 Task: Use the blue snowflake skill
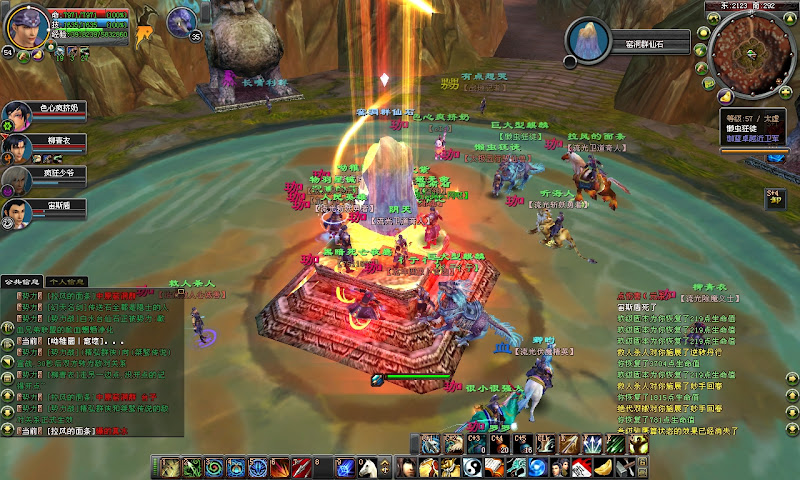click(x=258, y=467)
